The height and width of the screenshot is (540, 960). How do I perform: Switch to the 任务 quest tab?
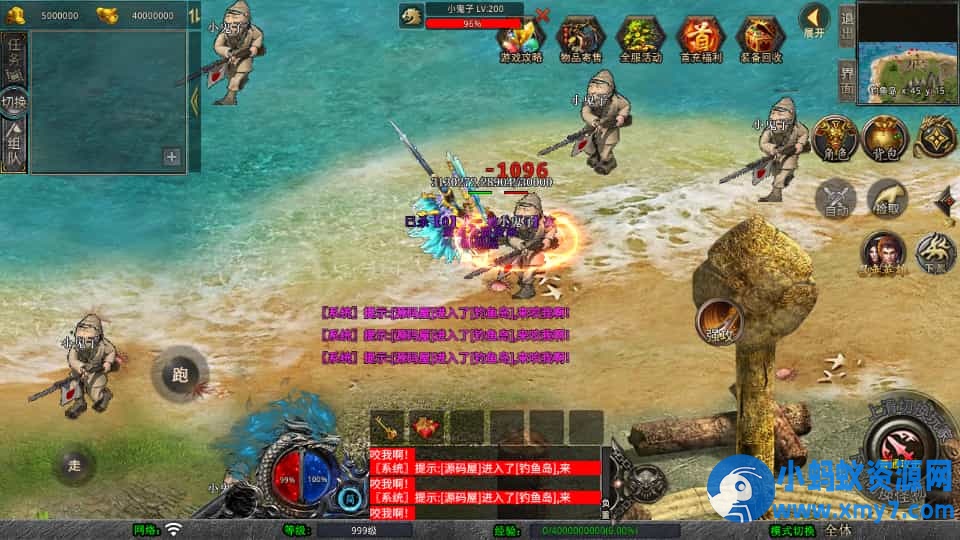14,55
